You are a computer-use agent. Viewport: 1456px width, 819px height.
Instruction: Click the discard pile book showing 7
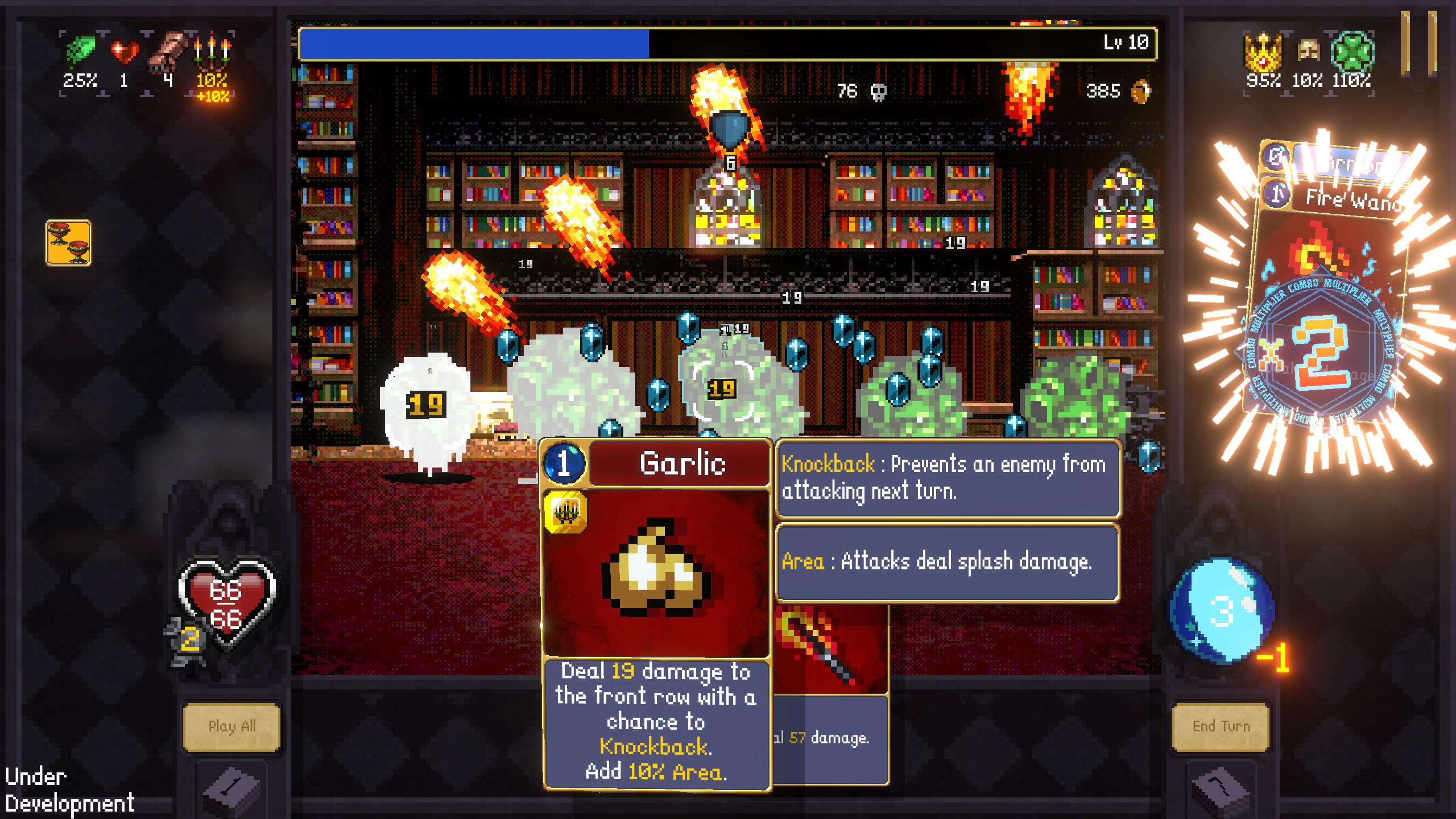click(1220, 790)
